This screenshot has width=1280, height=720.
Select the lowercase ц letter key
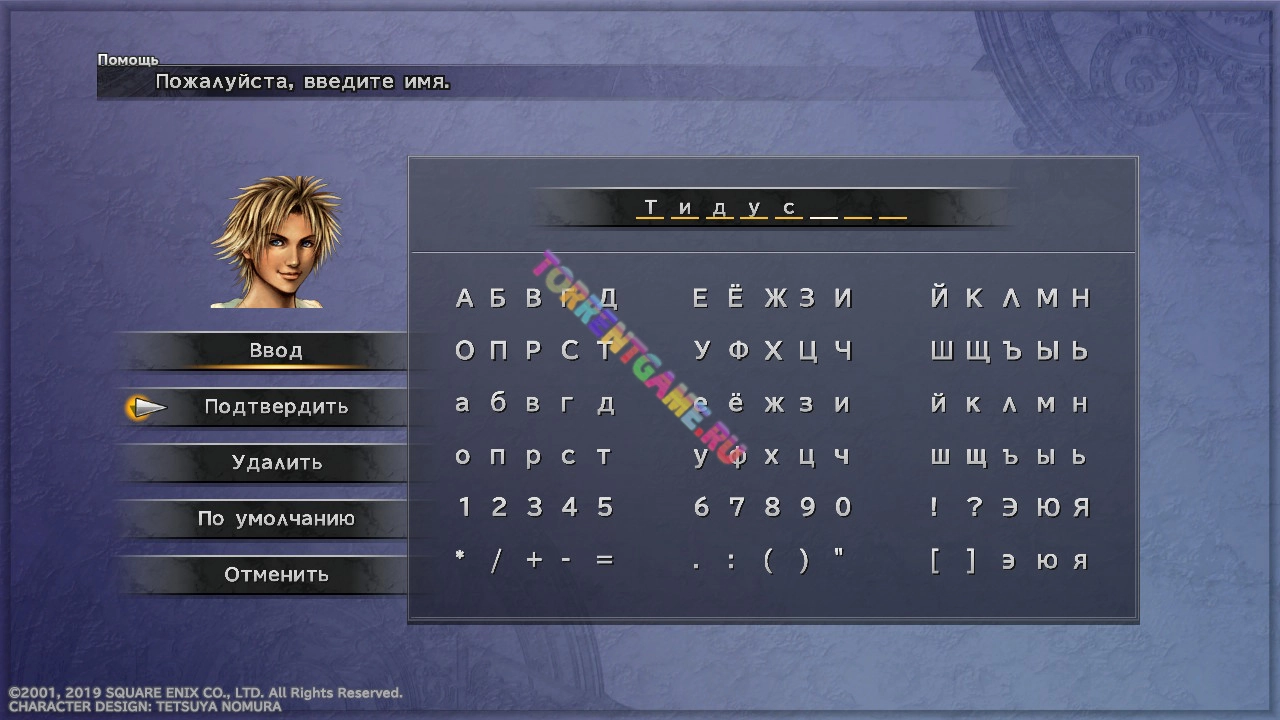(807, 457)
